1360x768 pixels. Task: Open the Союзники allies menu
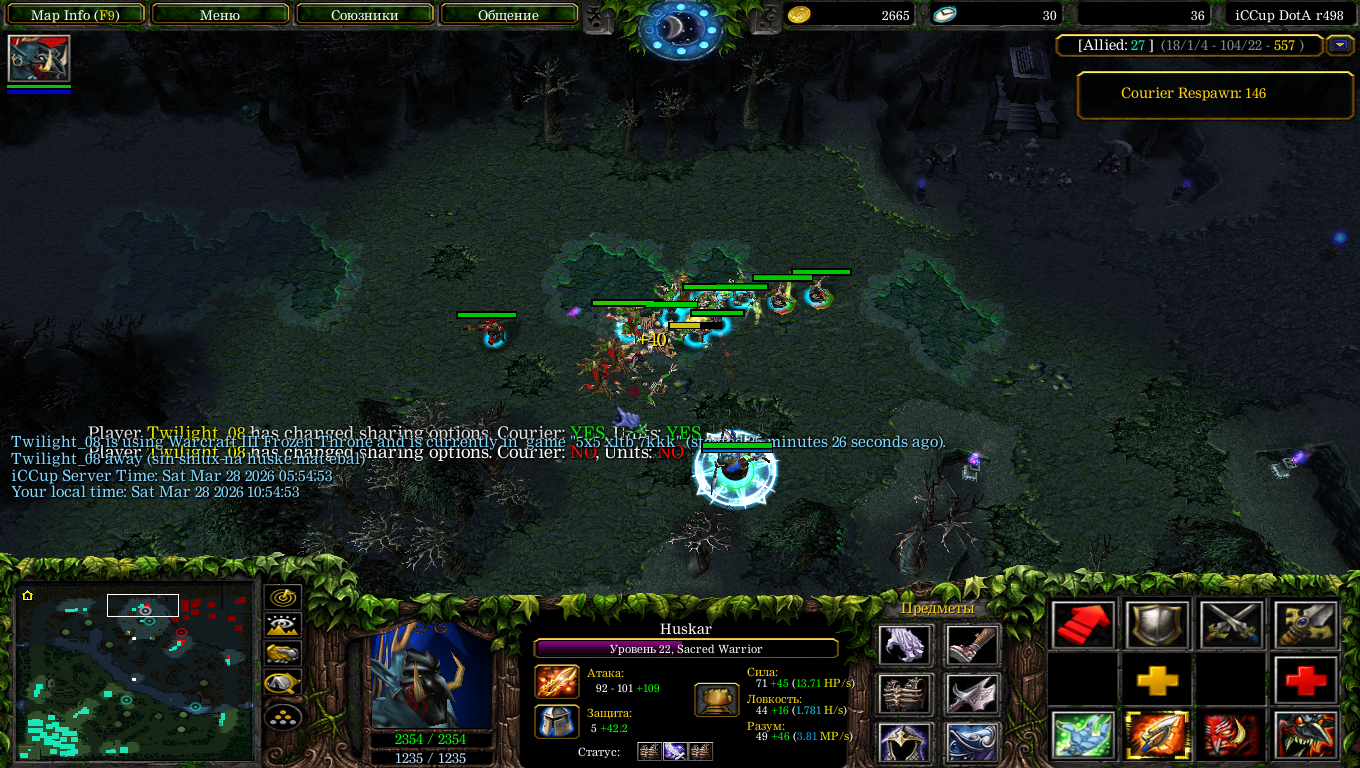click(365, 15)
